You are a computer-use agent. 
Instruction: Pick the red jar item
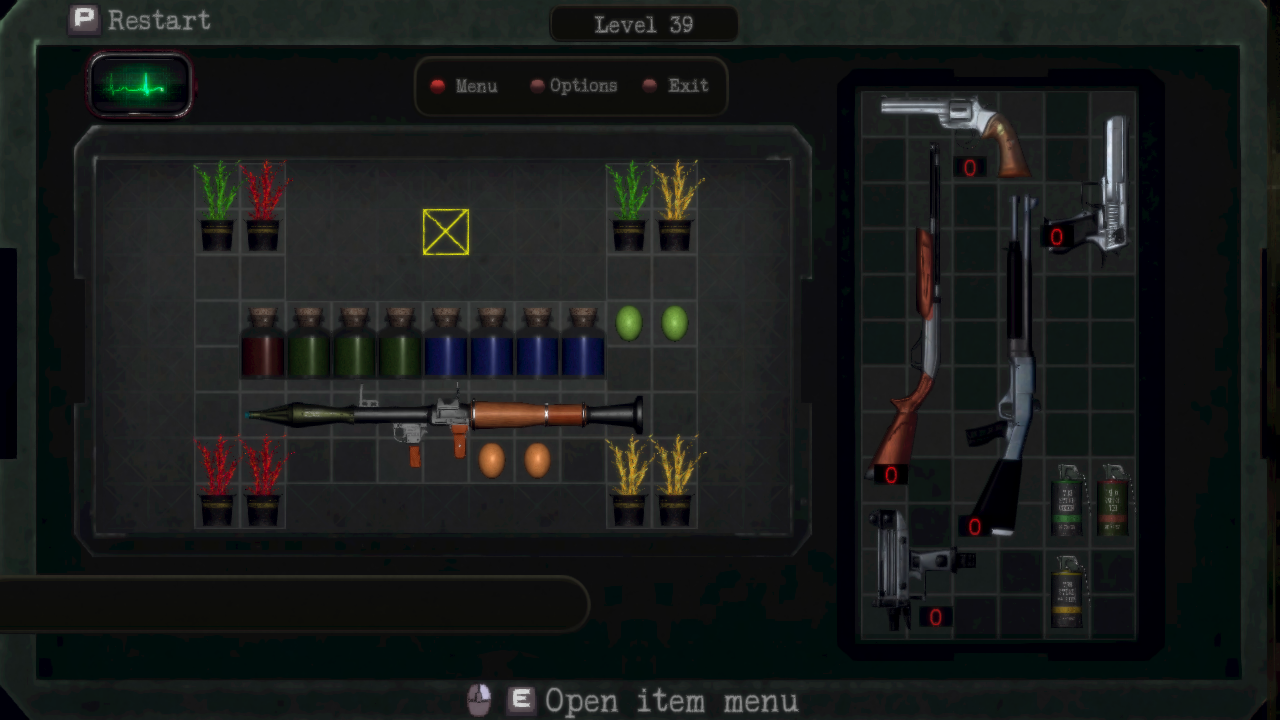(262, 343)
